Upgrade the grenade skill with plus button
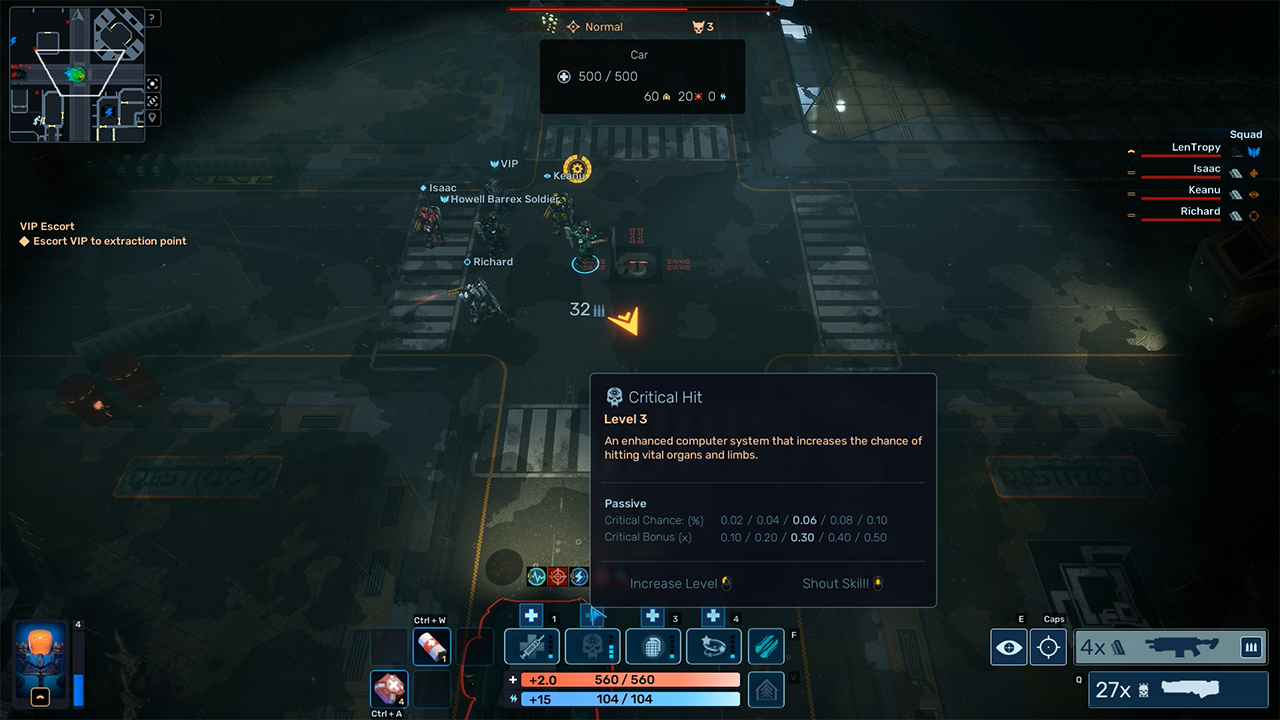This screenshot has height=720, width=1280. coord(653,617)
